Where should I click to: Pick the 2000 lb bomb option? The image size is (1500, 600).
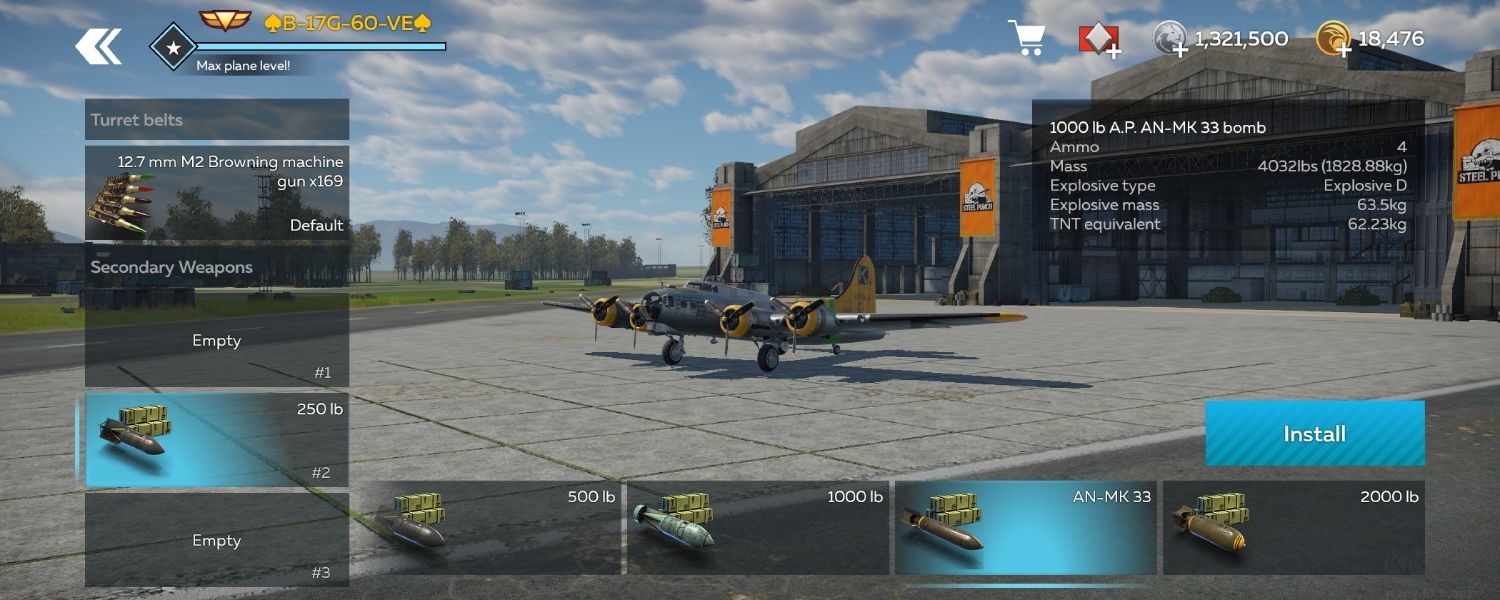(1294, 527)
